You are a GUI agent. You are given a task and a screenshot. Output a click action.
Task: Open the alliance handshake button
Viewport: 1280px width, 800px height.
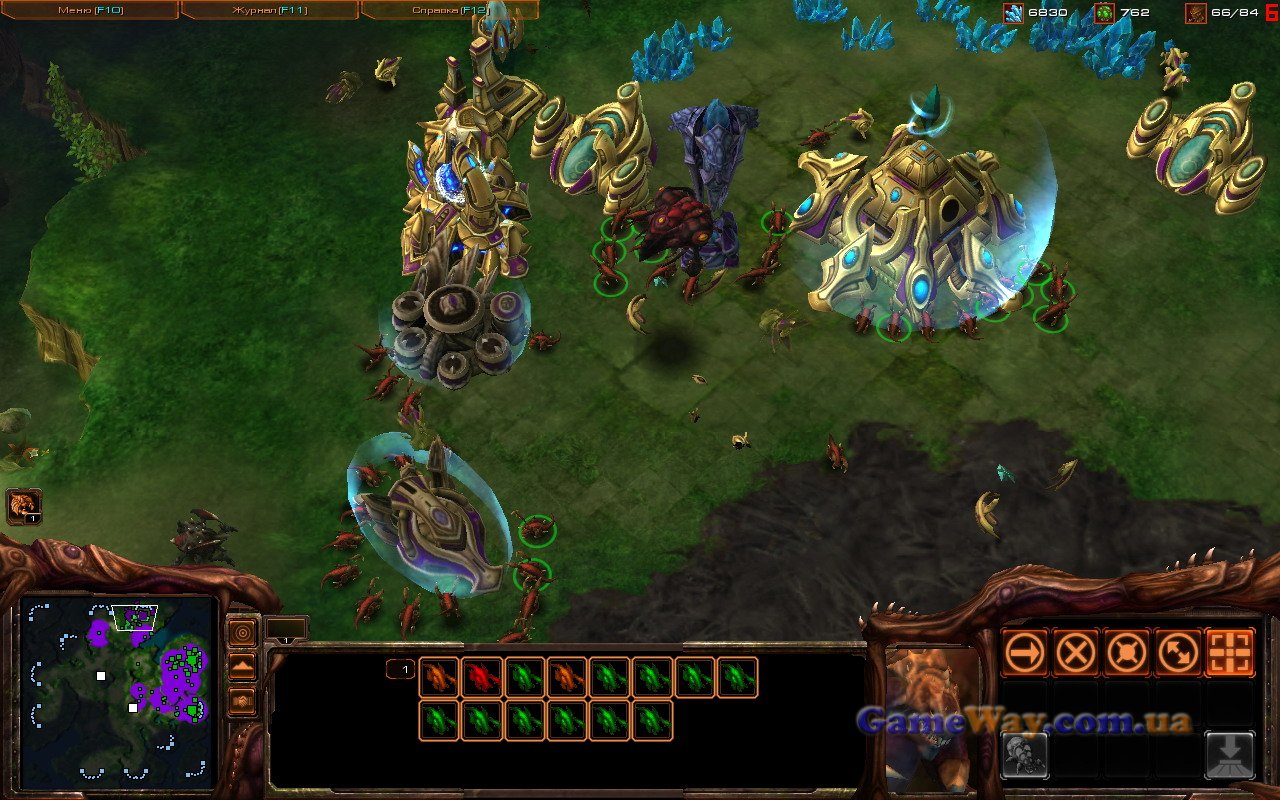pos(242,702)
